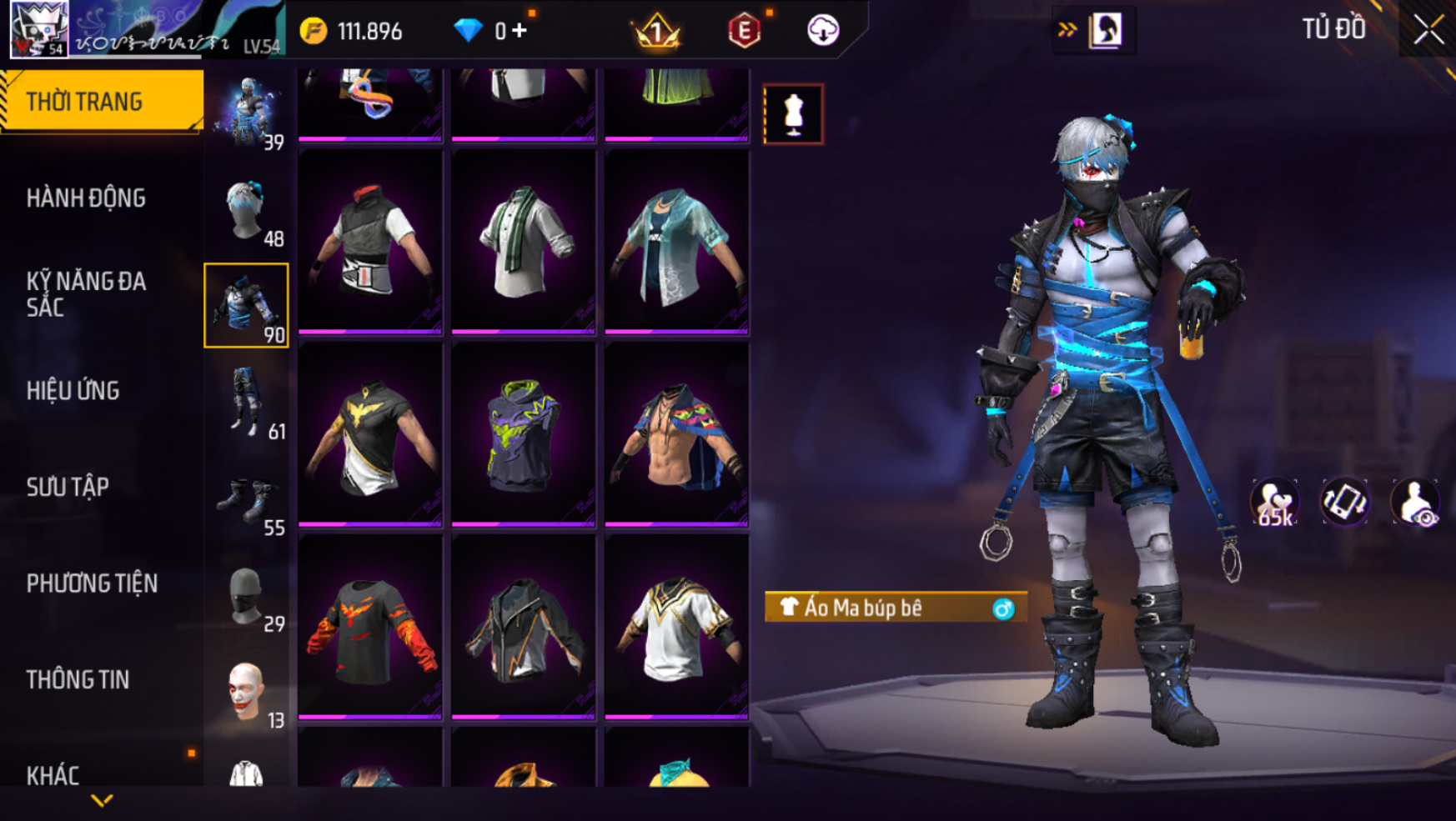
Task: Open the Hành Động section
Action: click(x=86, y=198)
